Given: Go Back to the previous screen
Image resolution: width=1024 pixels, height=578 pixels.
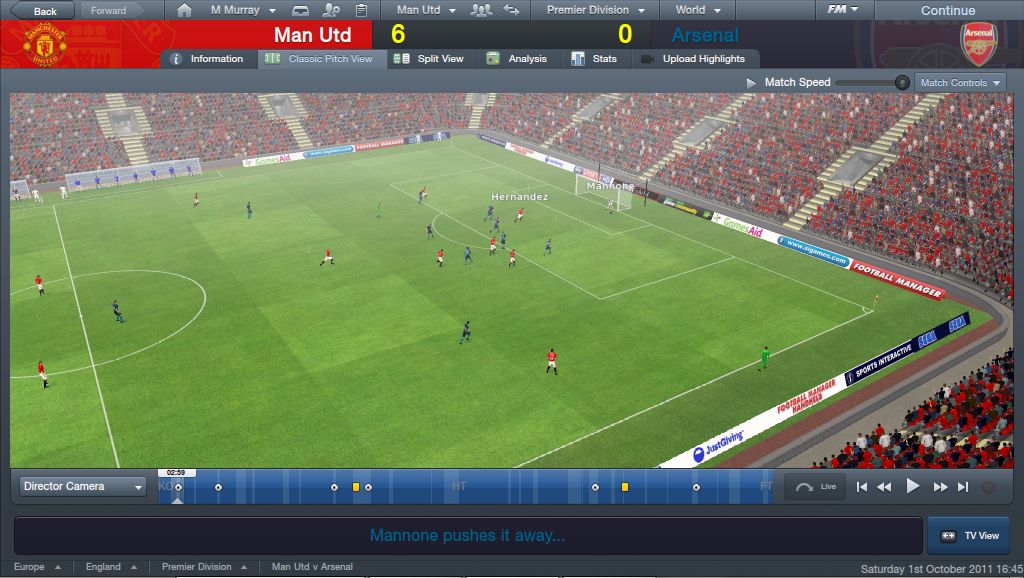Looking at the screenshot, I should [x=37, y=11].
